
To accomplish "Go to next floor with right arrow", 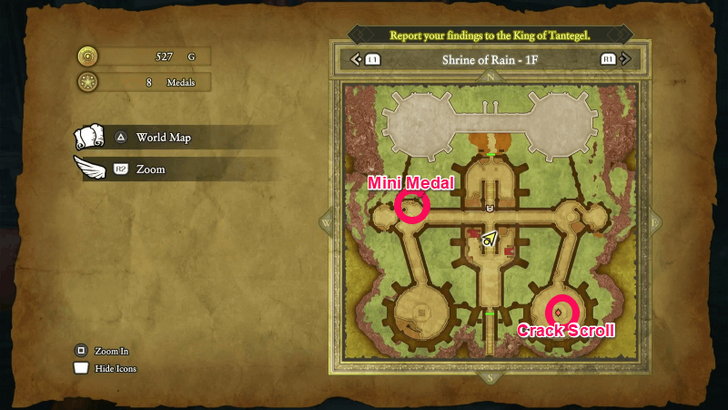I will [x=624, y=60].
